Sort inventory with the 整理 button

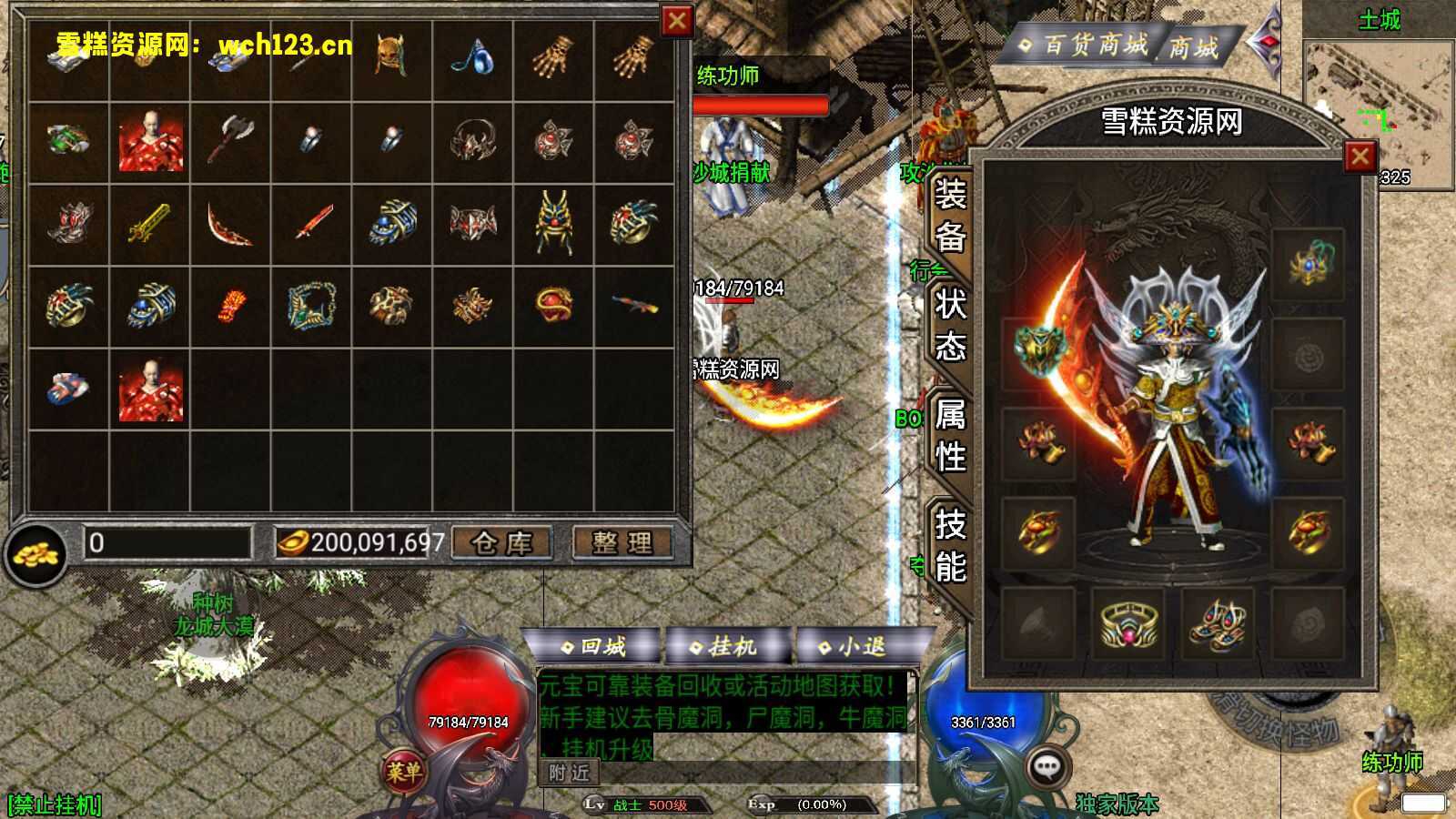[x=622, y=543]
